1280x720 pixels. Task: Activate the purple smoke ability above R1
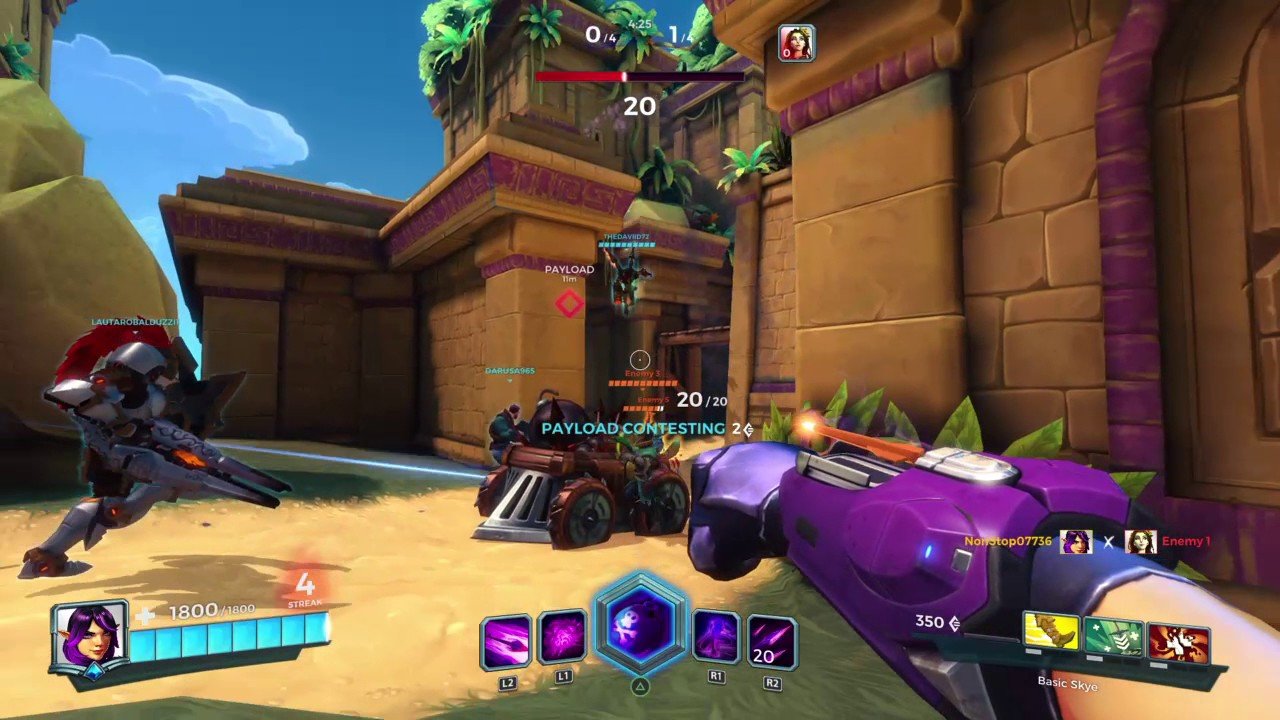(717, 638)
